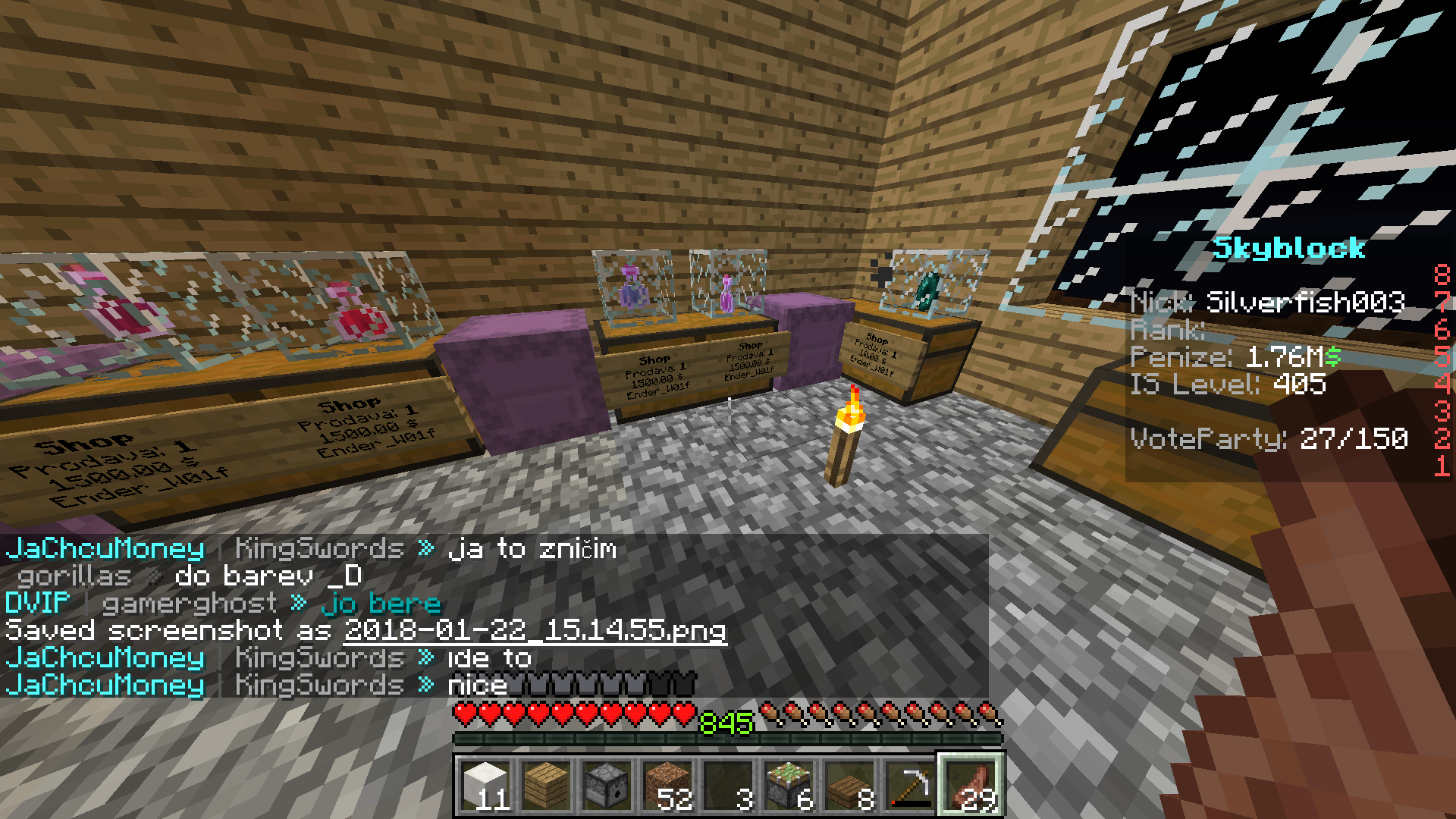This screenshot has width=1456, height=819.
Task: Select the oak planks hotbar slot
Action: (546, 786)
